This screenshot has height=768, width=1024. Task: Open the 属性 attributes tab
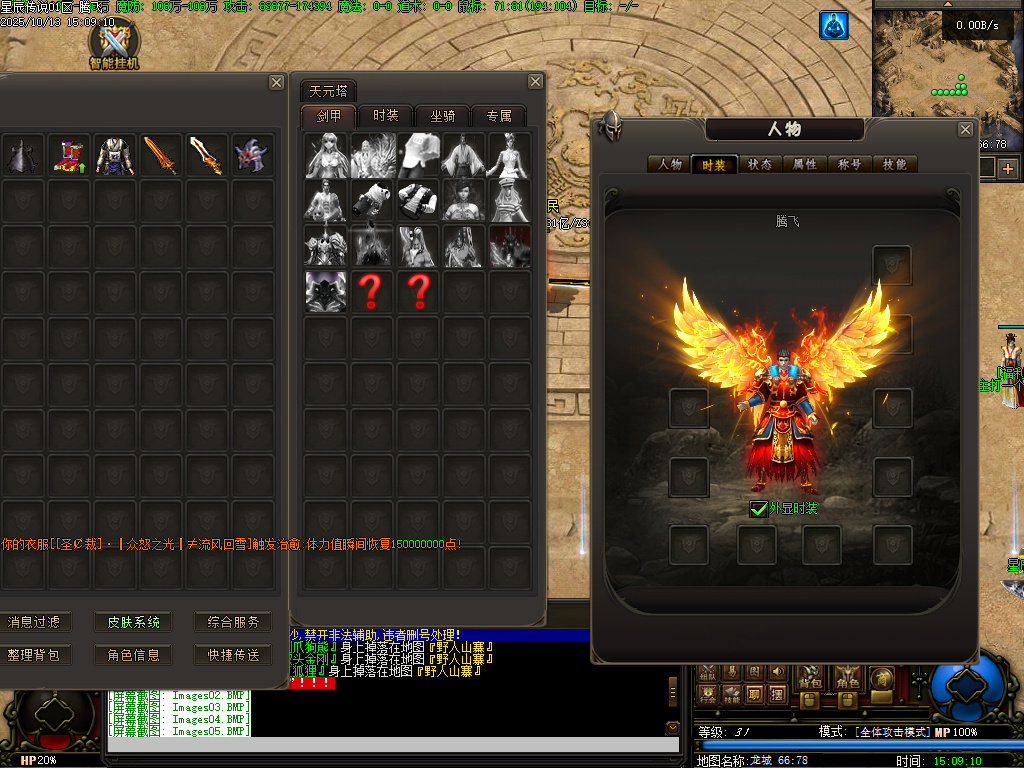click(805, 164)
